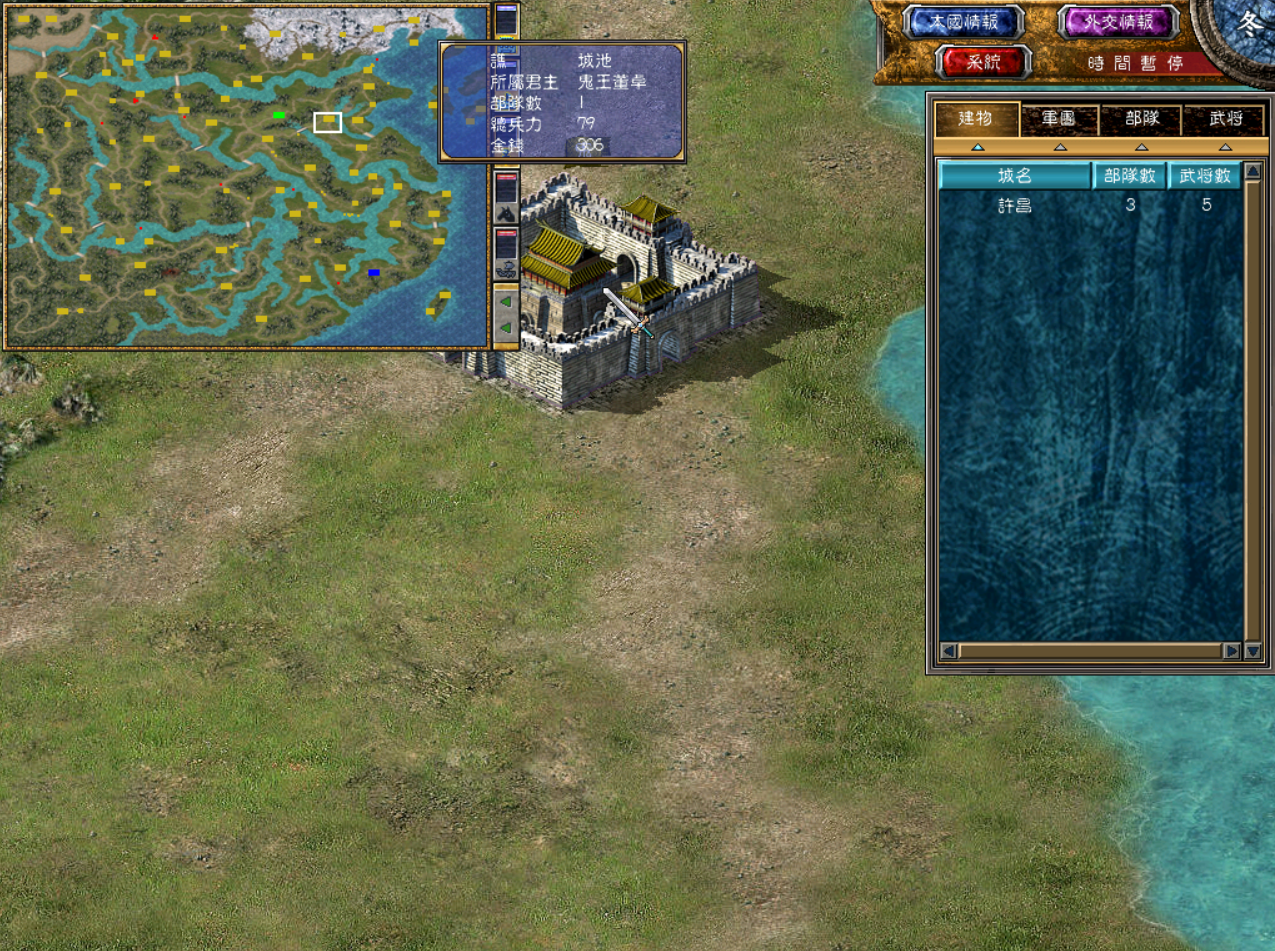The height and width of the screenshot is (951, 1275).
Task: Open the 本國情報 domestic info panel
Action: point(963,23)
